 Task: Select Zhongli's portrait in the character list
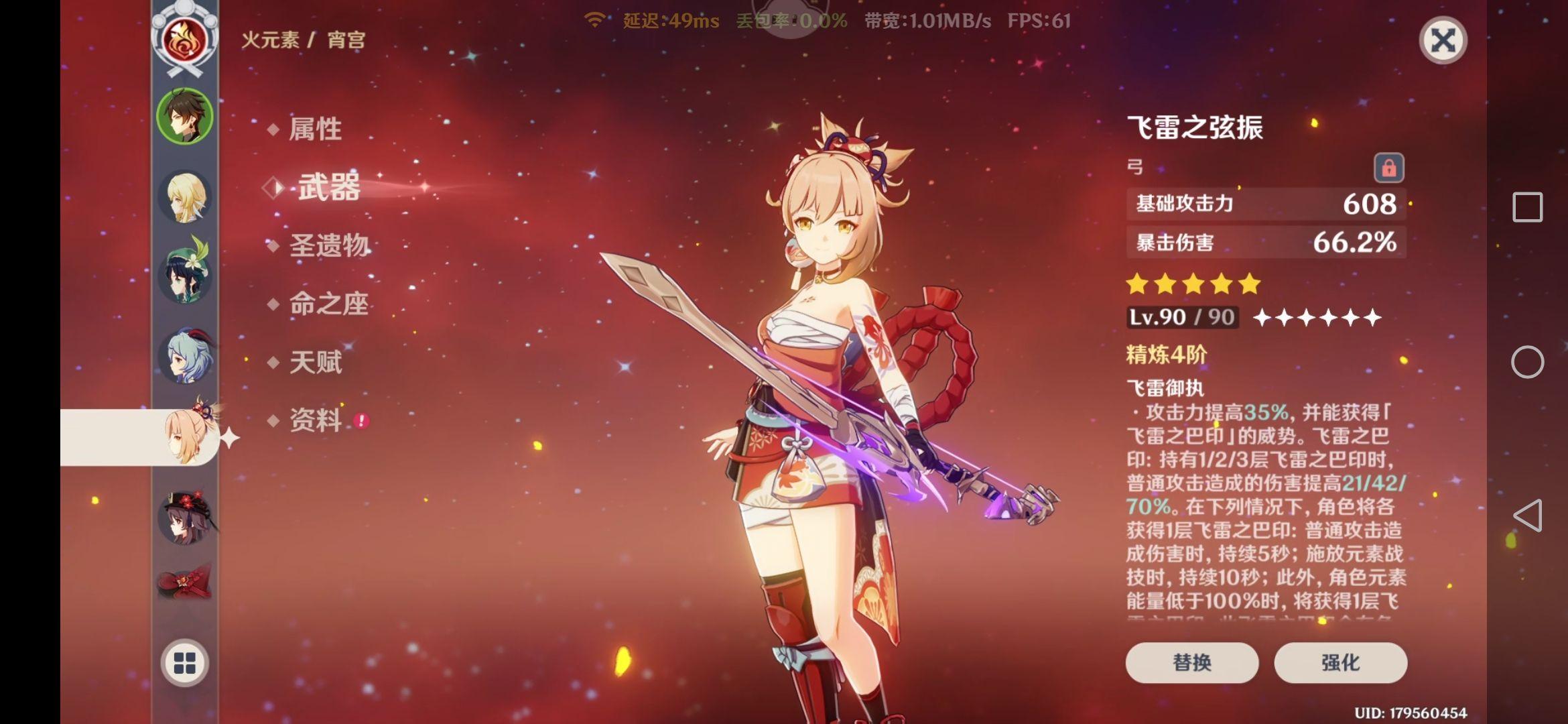click(185, 117)
